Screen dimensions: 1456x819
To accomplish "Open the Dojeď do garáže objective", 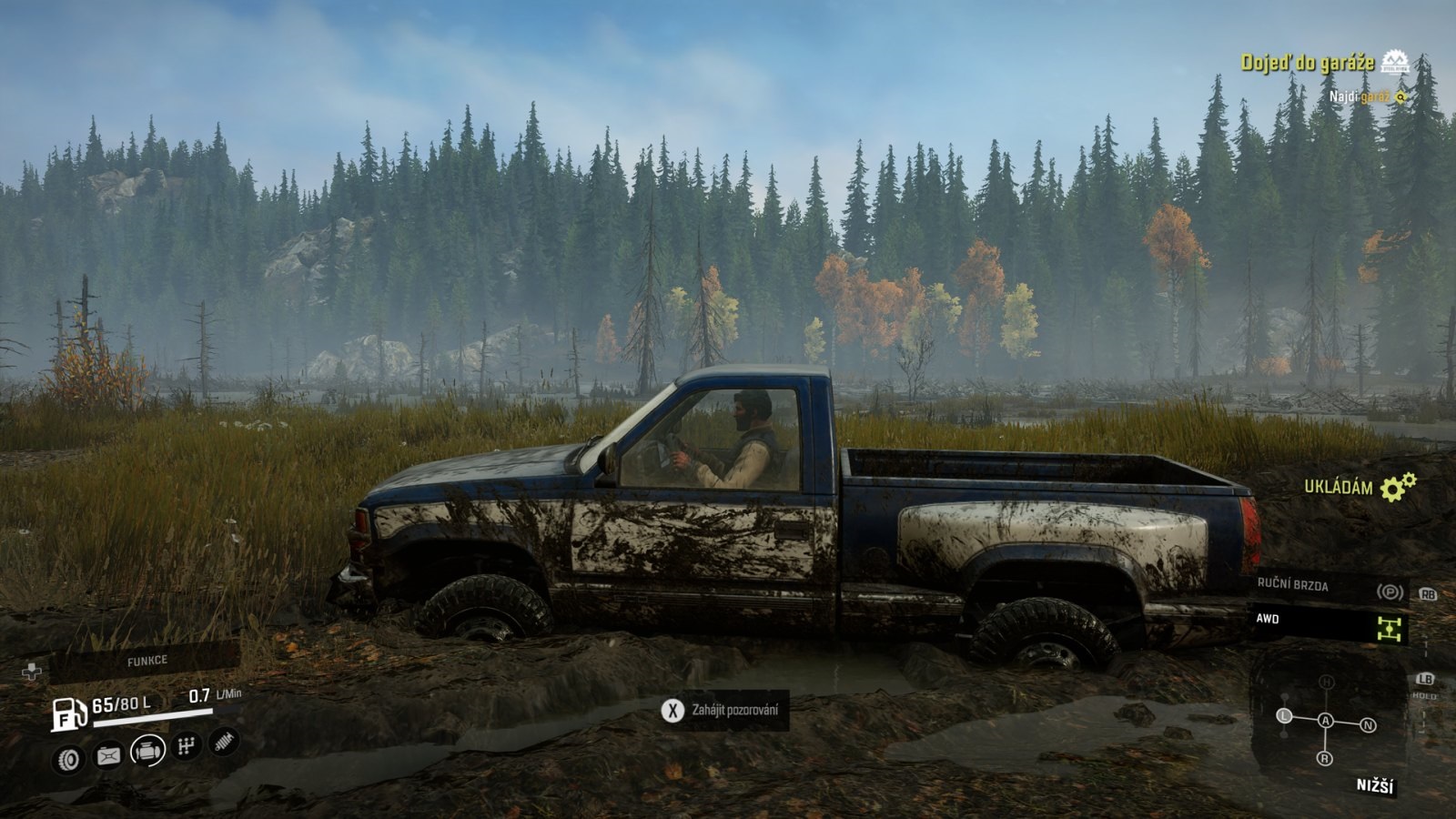I will [1307, 63].
